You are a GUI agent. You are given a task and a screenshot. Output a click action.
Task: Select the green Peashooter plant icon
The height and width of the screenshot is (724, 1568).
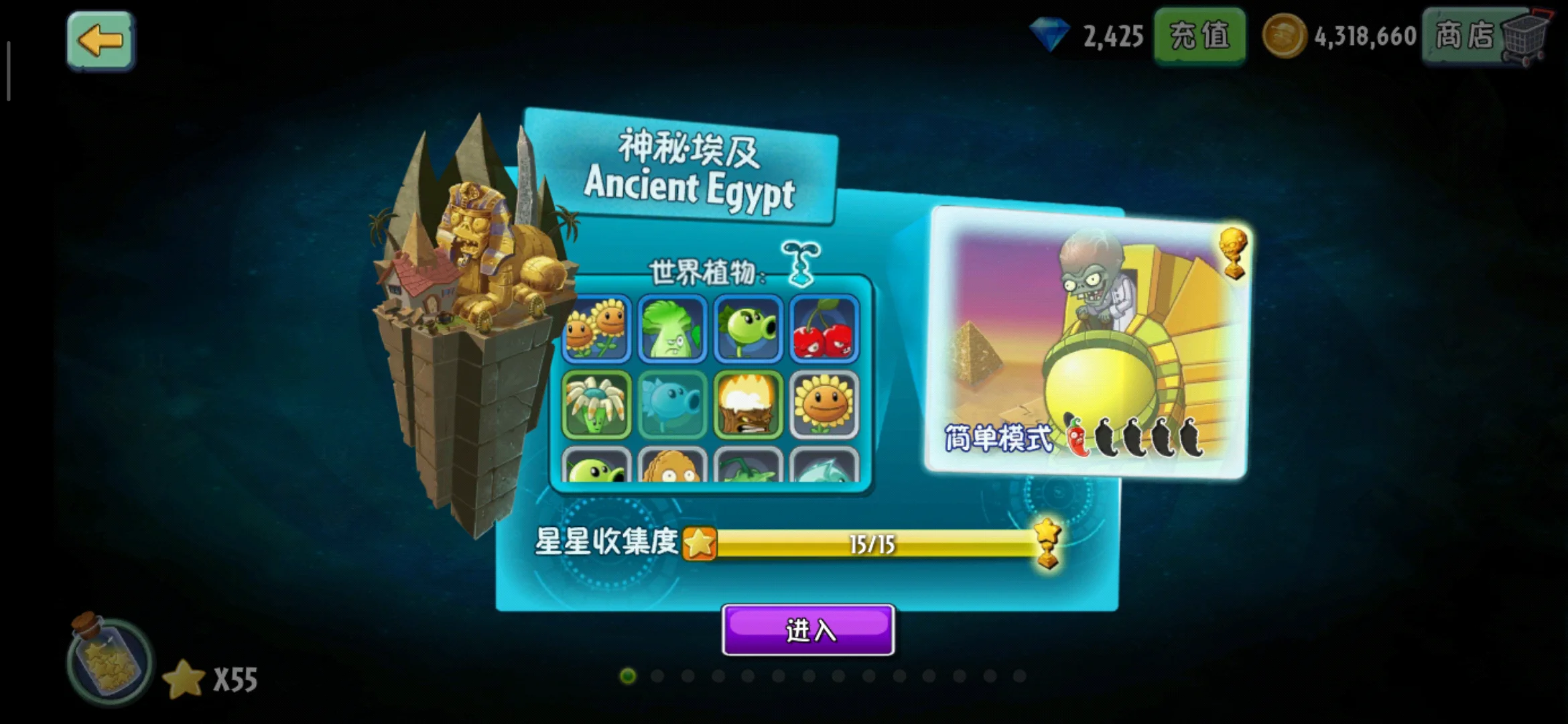(748, 328)
